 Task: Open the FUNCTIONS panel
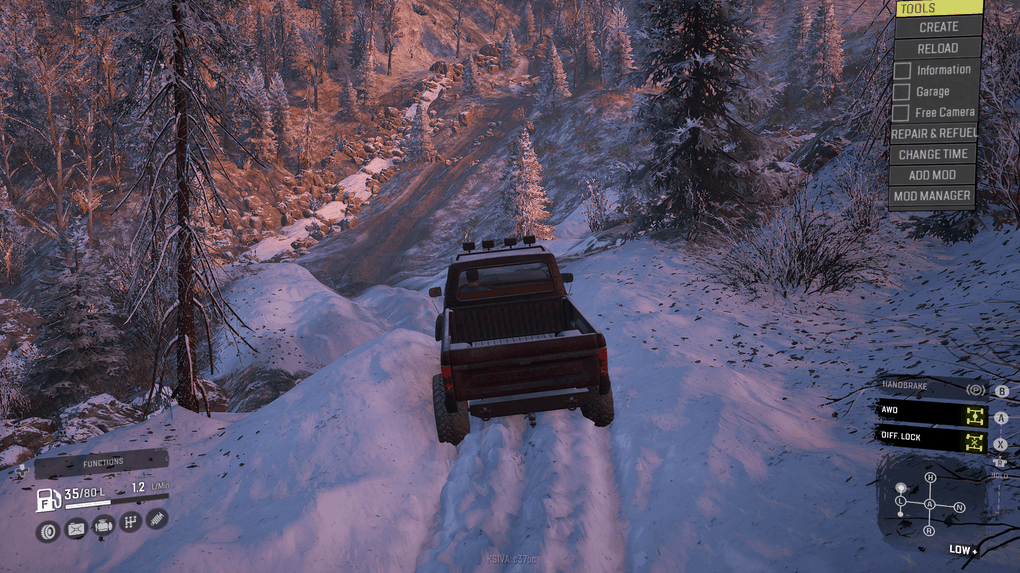[x=102, y=462]
